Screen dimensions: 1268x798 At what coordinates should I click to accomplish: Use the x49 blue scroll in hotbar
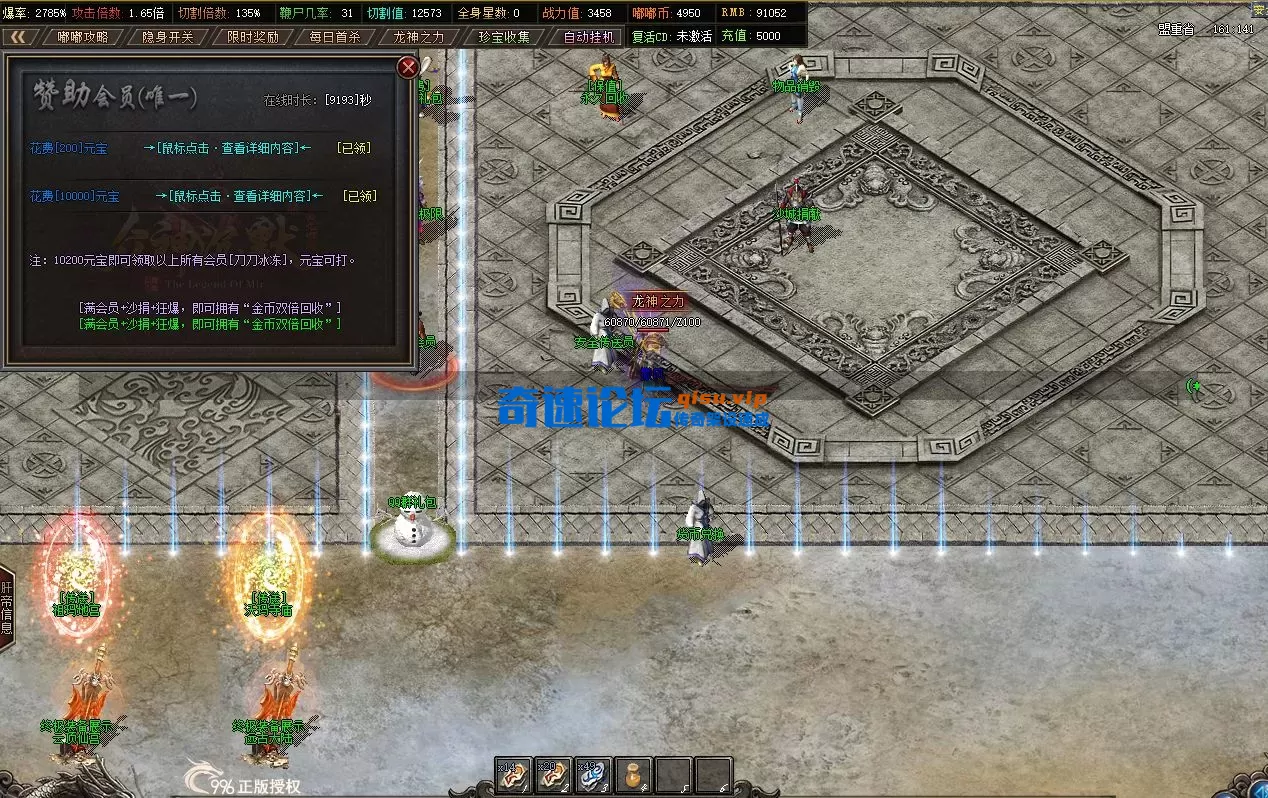pos(593,776)
